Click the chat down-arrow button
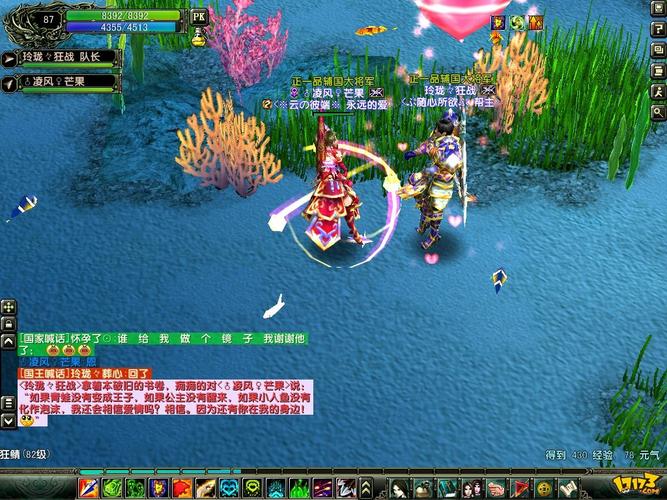The image size is (667, 500). (x=8, y=420)
